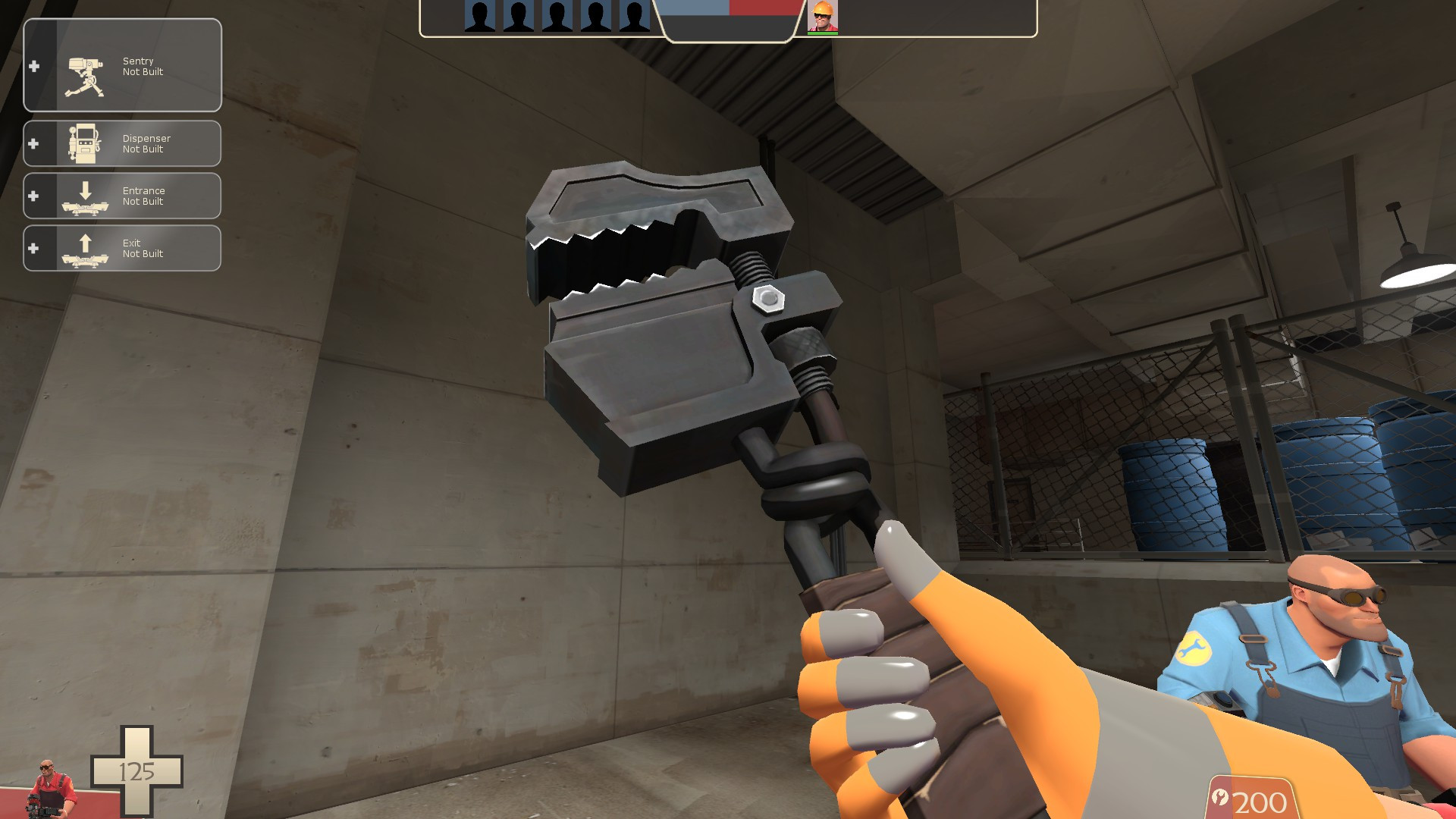Select the Dispenser blueprint icon

click(x=86, y=143)
